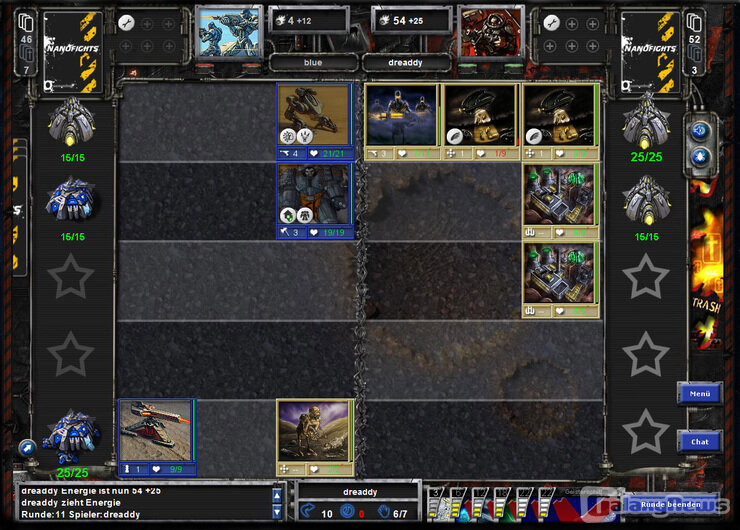Toggle the sound speaker button
This screenshot has width=740, height=530.
pos(700,131)
